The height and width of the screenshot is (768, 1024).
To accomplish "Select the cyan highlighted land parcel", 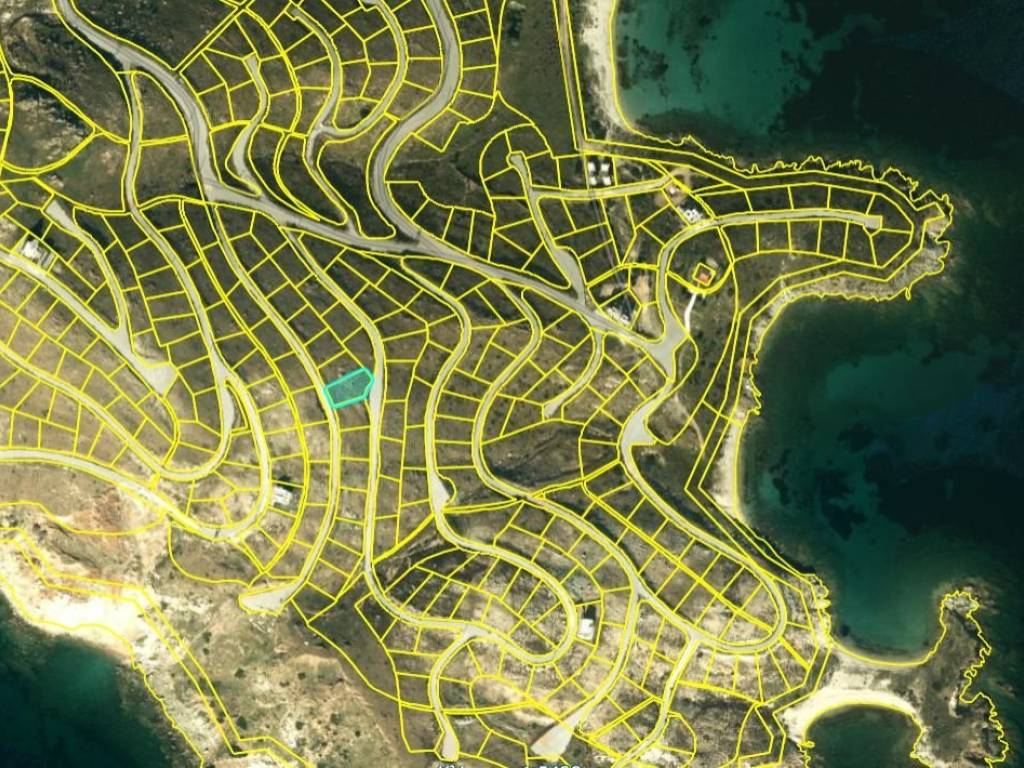I will [348, 388].
